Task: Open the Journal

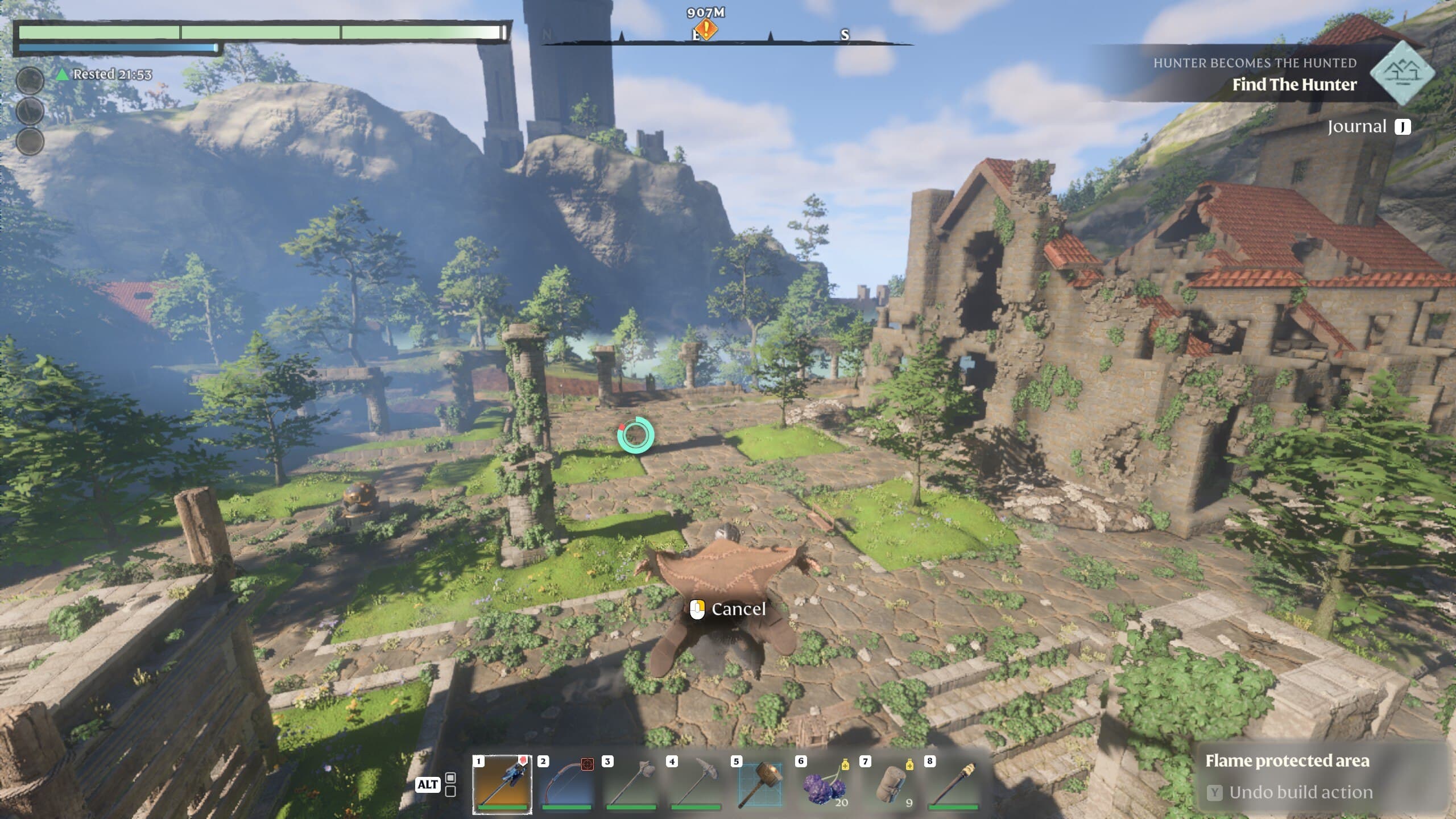Action: (x=1368, y=126)
